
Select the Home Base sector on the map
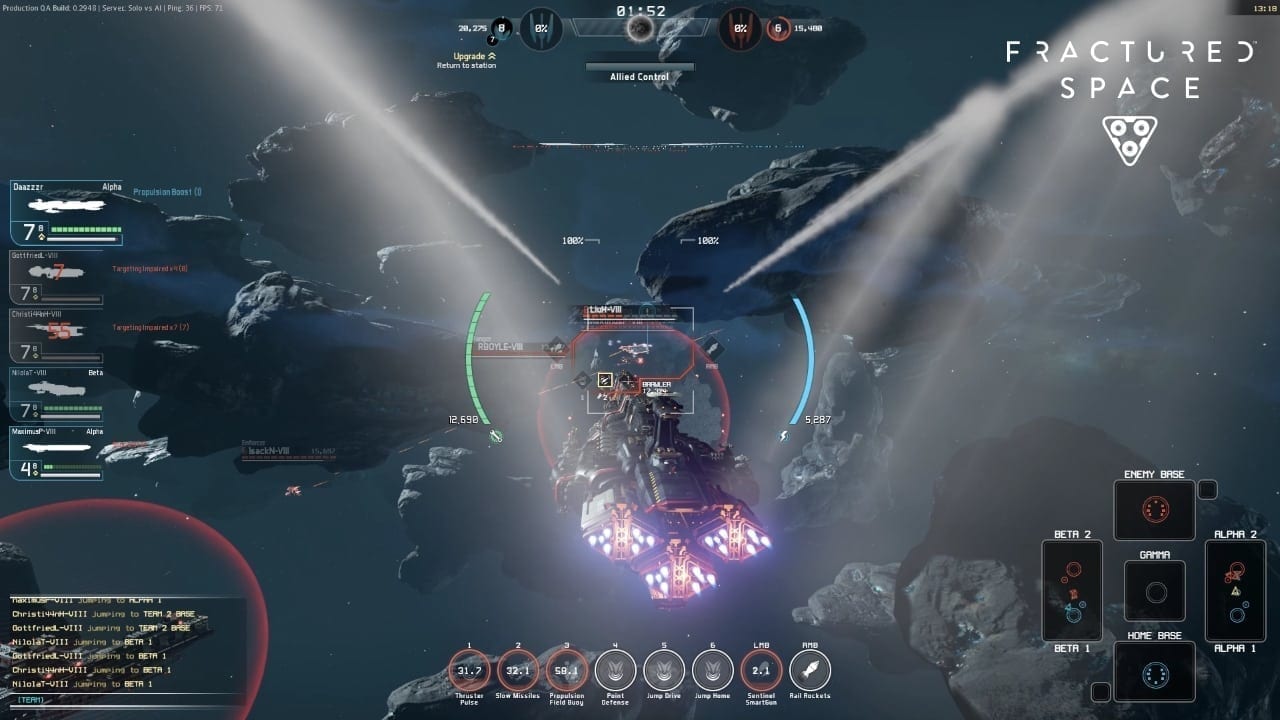coord(1154,672)
